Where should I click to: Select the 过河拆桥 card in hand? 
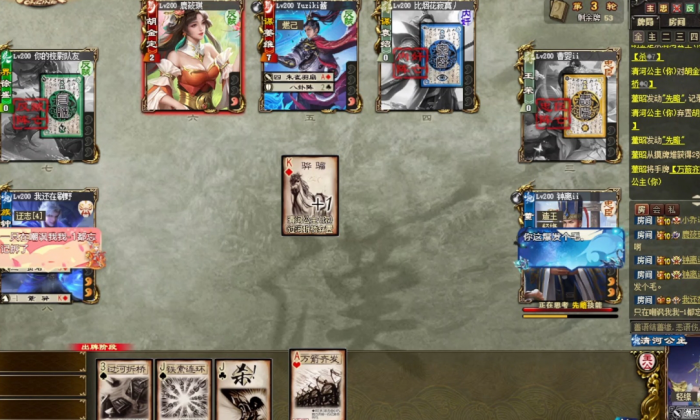(124, 390)
